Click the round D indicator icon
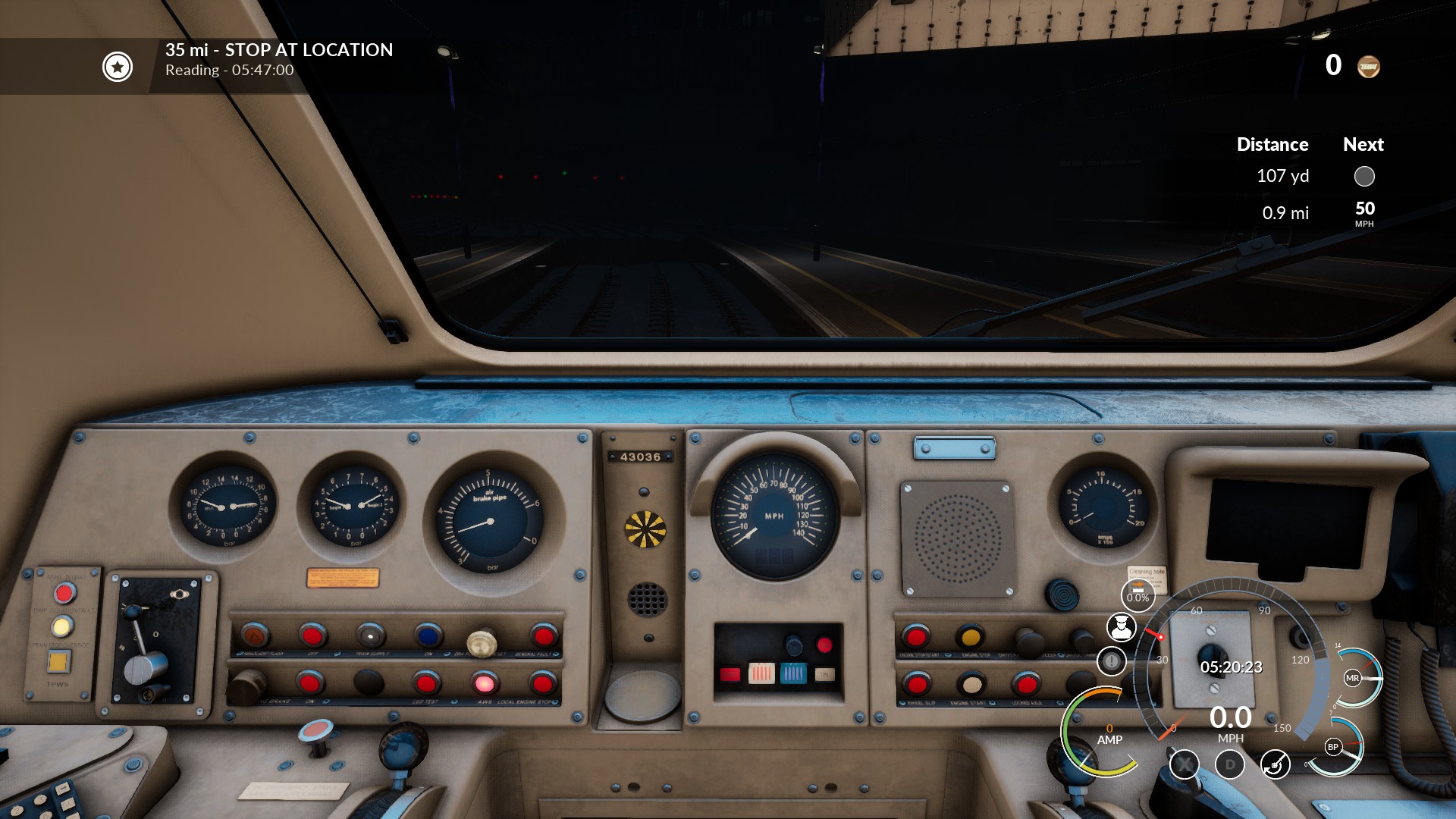This screenshot has width=1456, height=819. point(1230,764)
